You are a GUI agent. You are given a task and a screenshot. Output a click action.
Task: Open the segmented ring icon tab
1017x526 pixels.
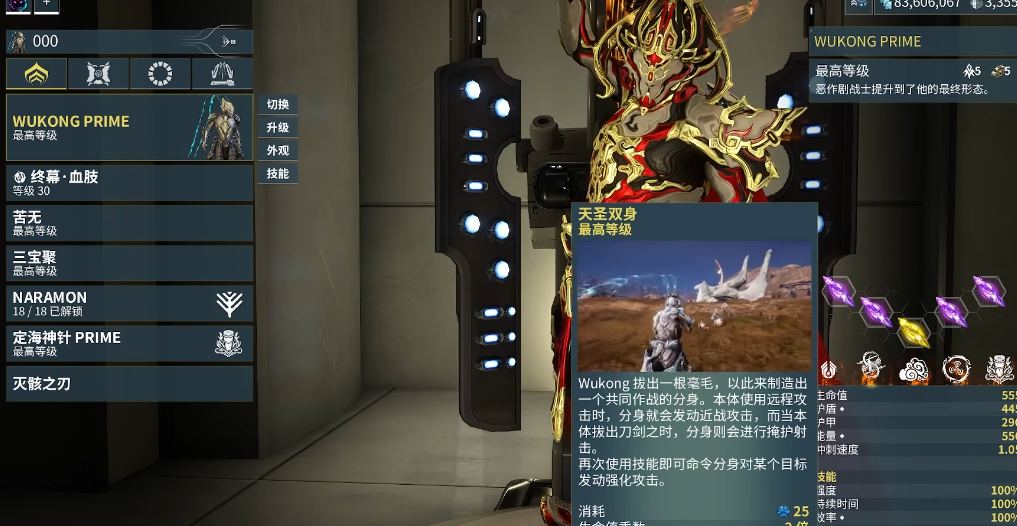click(x=160, y=73)
